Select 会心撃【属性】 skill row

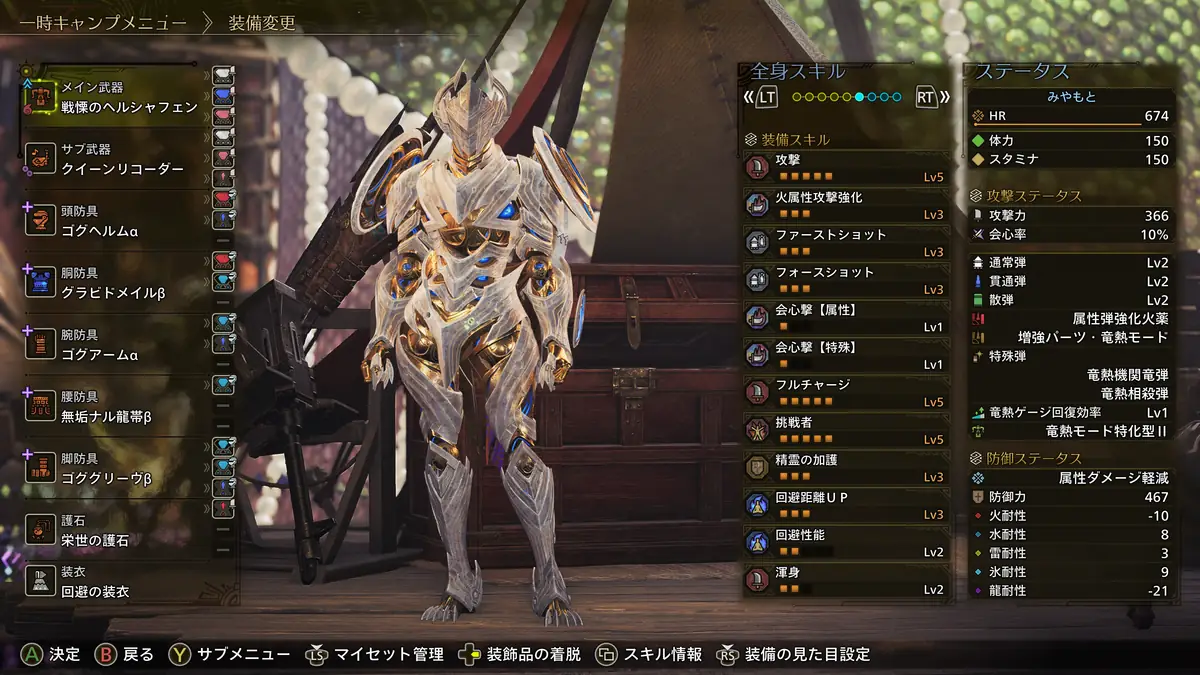pyautogui.click(x=846, y=318)
